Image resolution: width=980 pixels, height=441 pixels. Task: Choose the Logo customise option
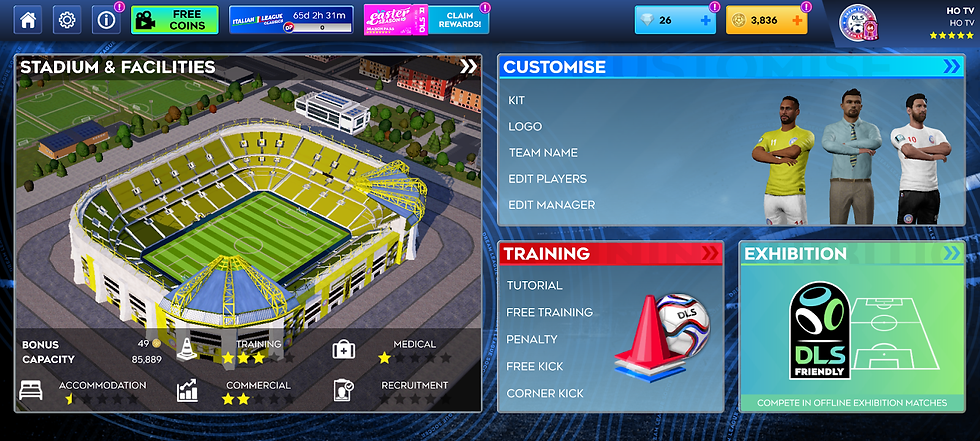(525, 127)
